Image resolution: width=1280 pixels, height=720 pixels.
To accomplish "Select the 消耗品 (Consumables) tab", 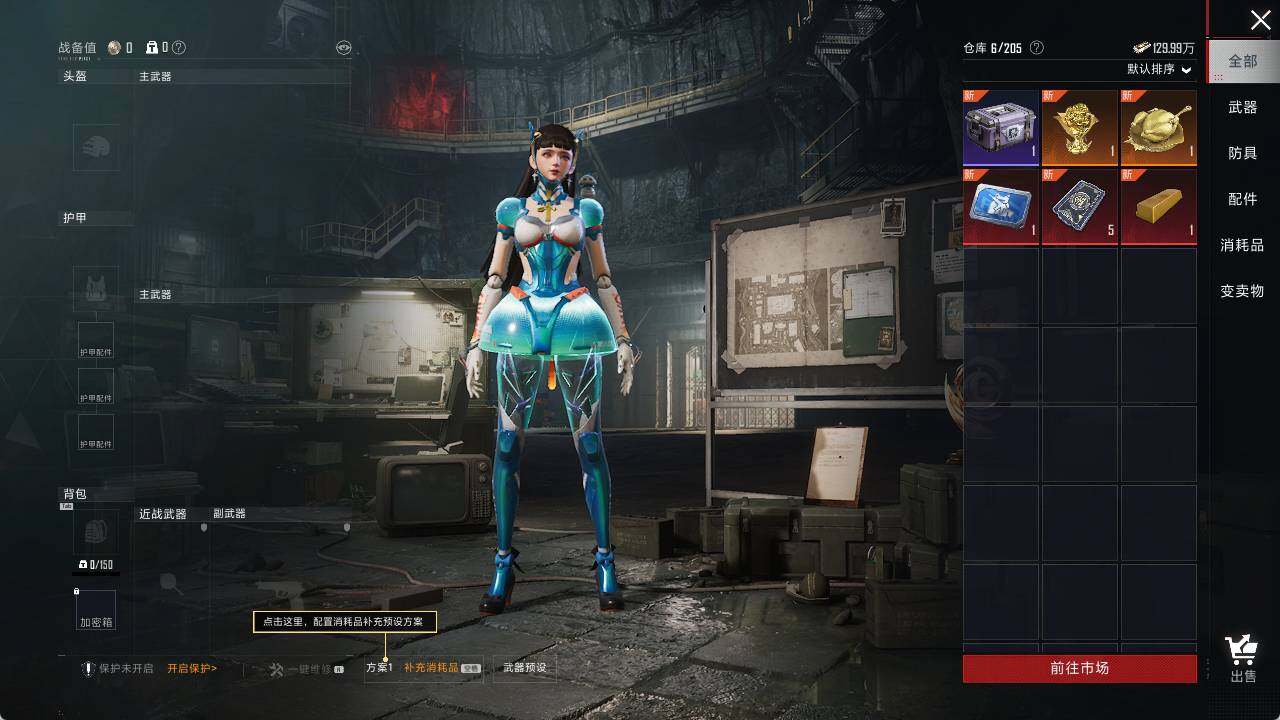I will click(1243, 245).
